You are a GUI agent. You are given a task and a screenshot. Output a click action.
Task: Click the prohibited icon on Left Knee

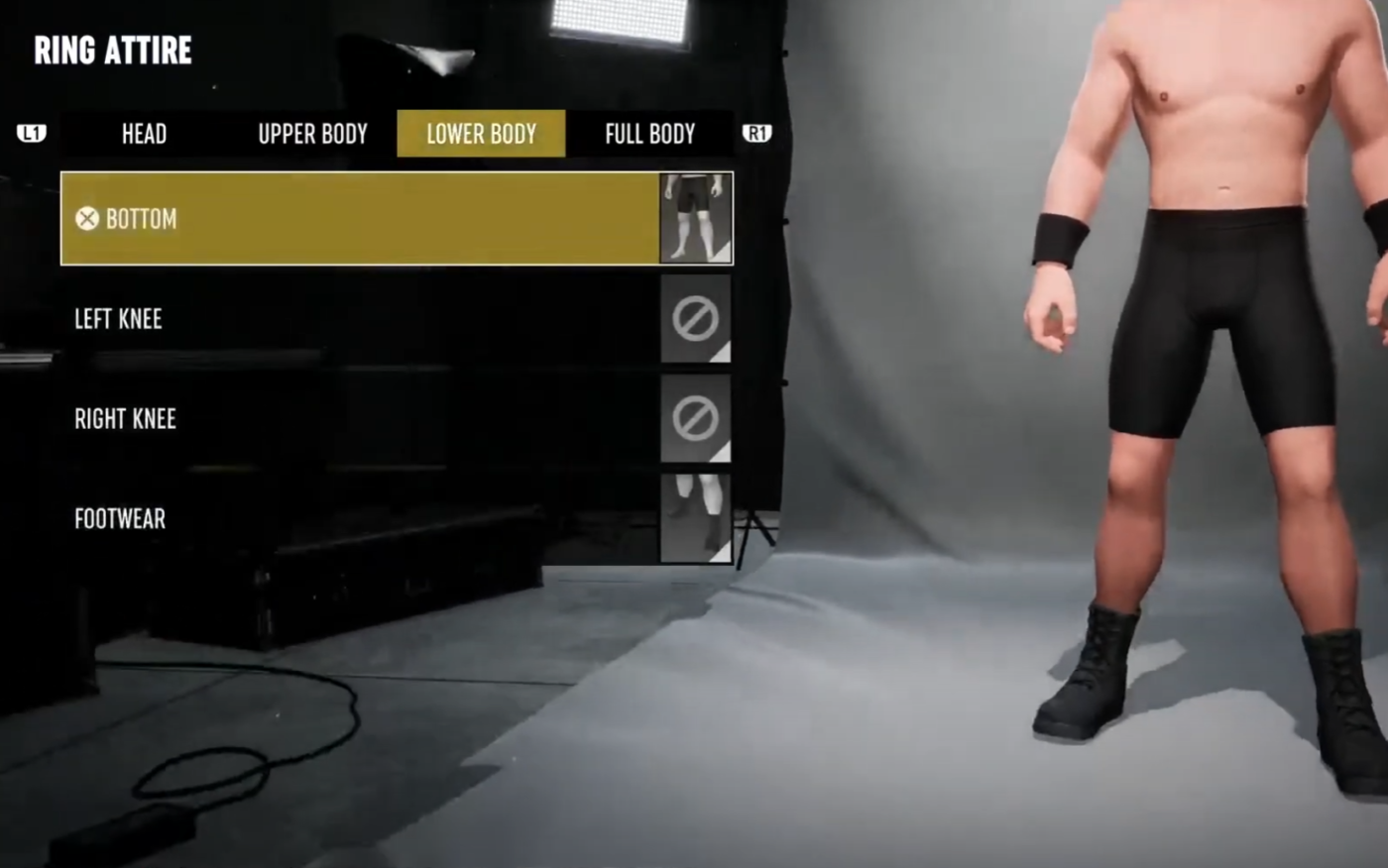[x=695, y=318]
